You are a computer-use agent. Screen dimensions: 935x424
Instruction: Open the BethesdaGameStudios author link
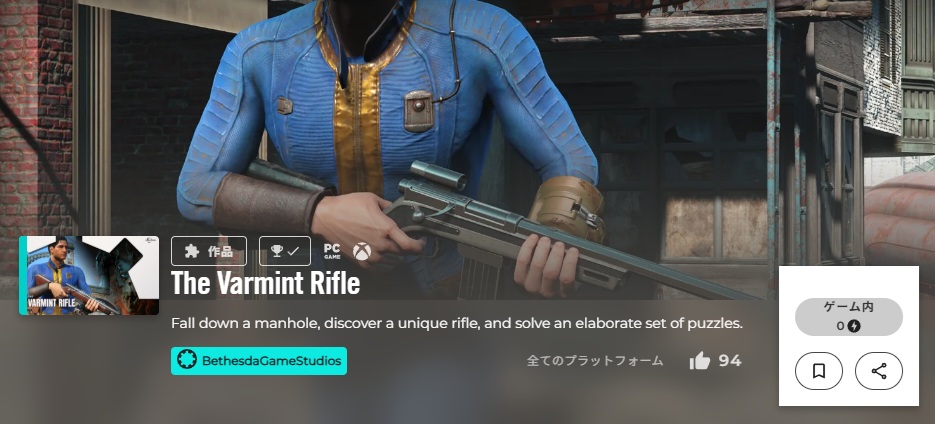(259, 361)
